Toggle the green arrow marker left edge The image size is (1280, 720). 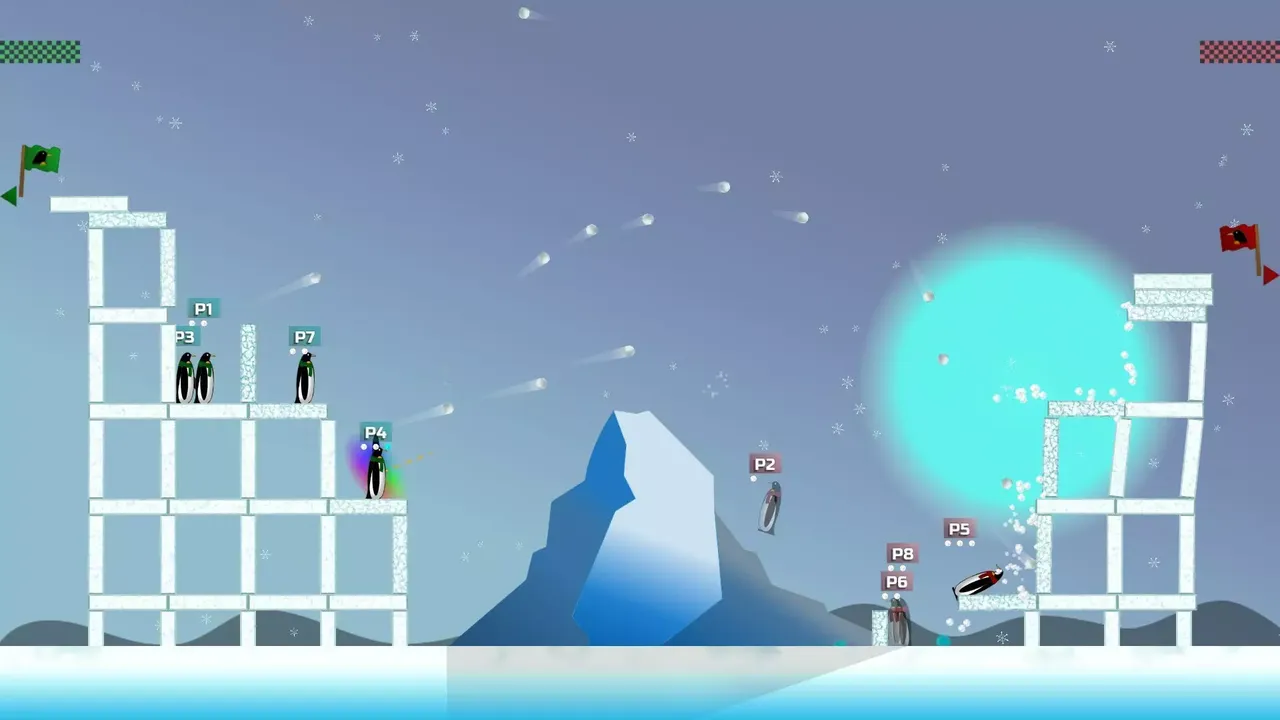coord(6,195)
